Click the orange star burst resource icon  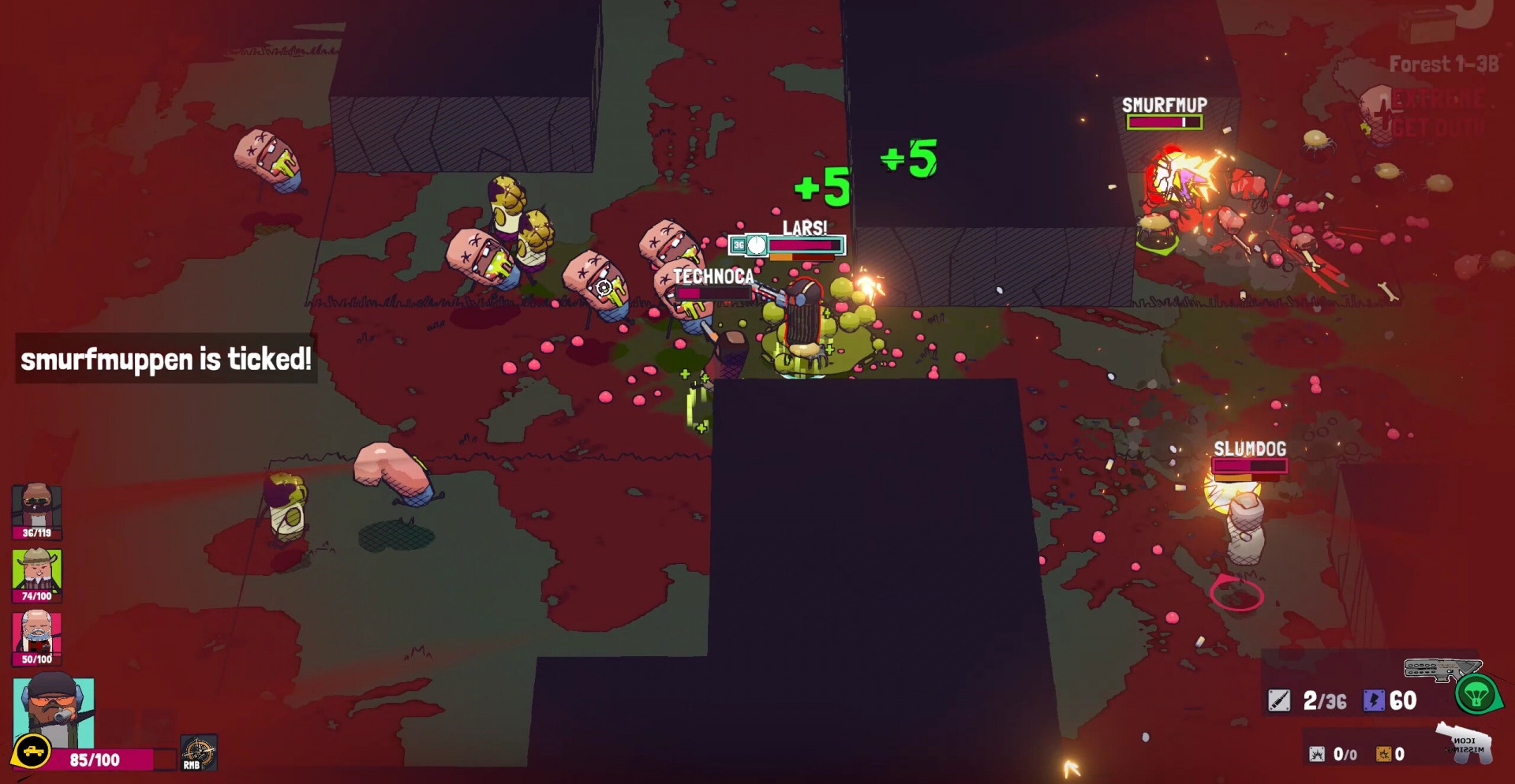click(x=1383, y=754)
